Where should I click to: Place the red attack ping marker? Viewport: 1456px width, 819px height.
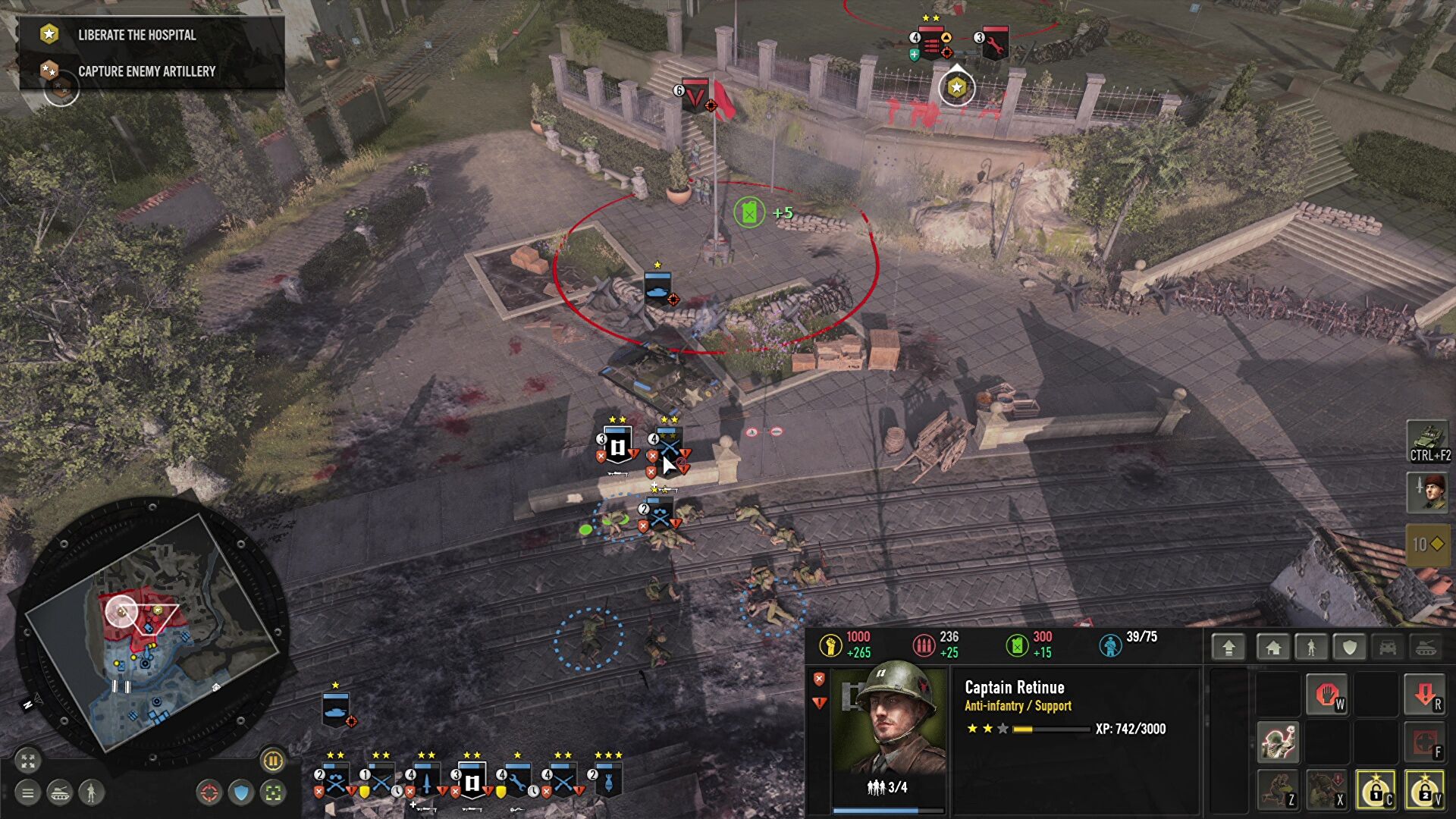click(209, 793)
